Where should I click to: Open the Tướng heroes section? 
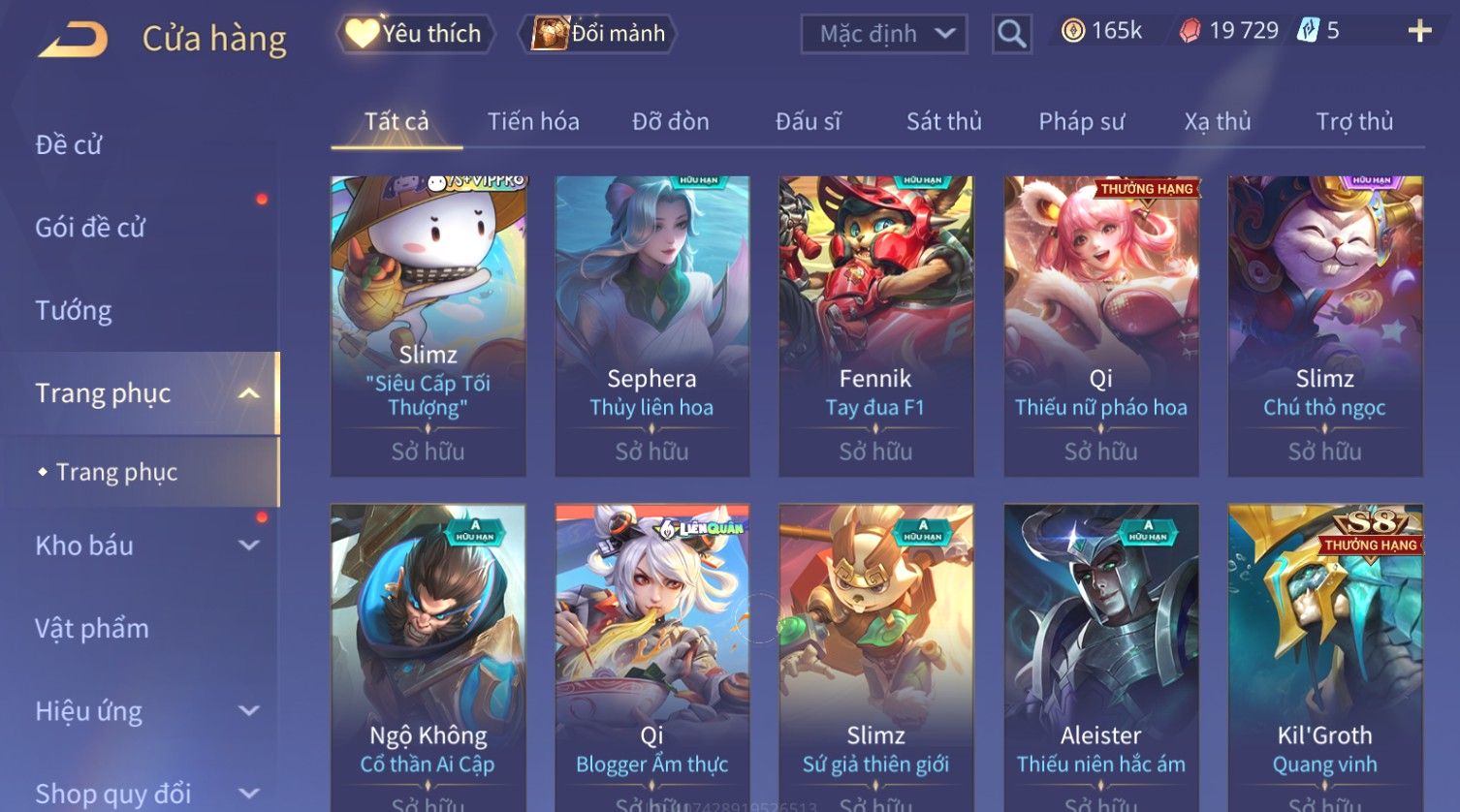pos(74,311)
